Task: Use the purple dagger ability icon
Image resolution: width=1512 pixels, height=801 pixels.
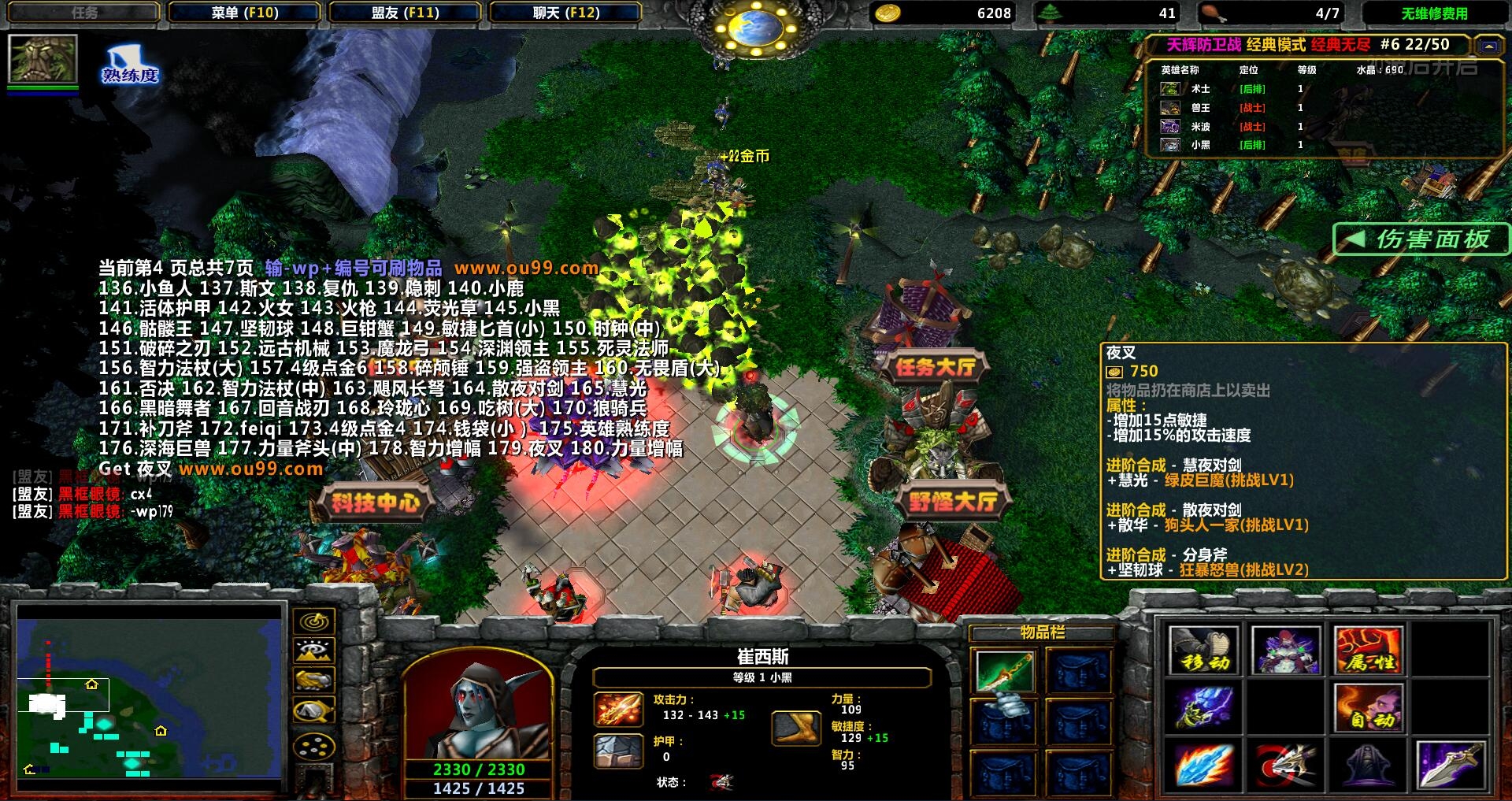Action: [1450, 764]
